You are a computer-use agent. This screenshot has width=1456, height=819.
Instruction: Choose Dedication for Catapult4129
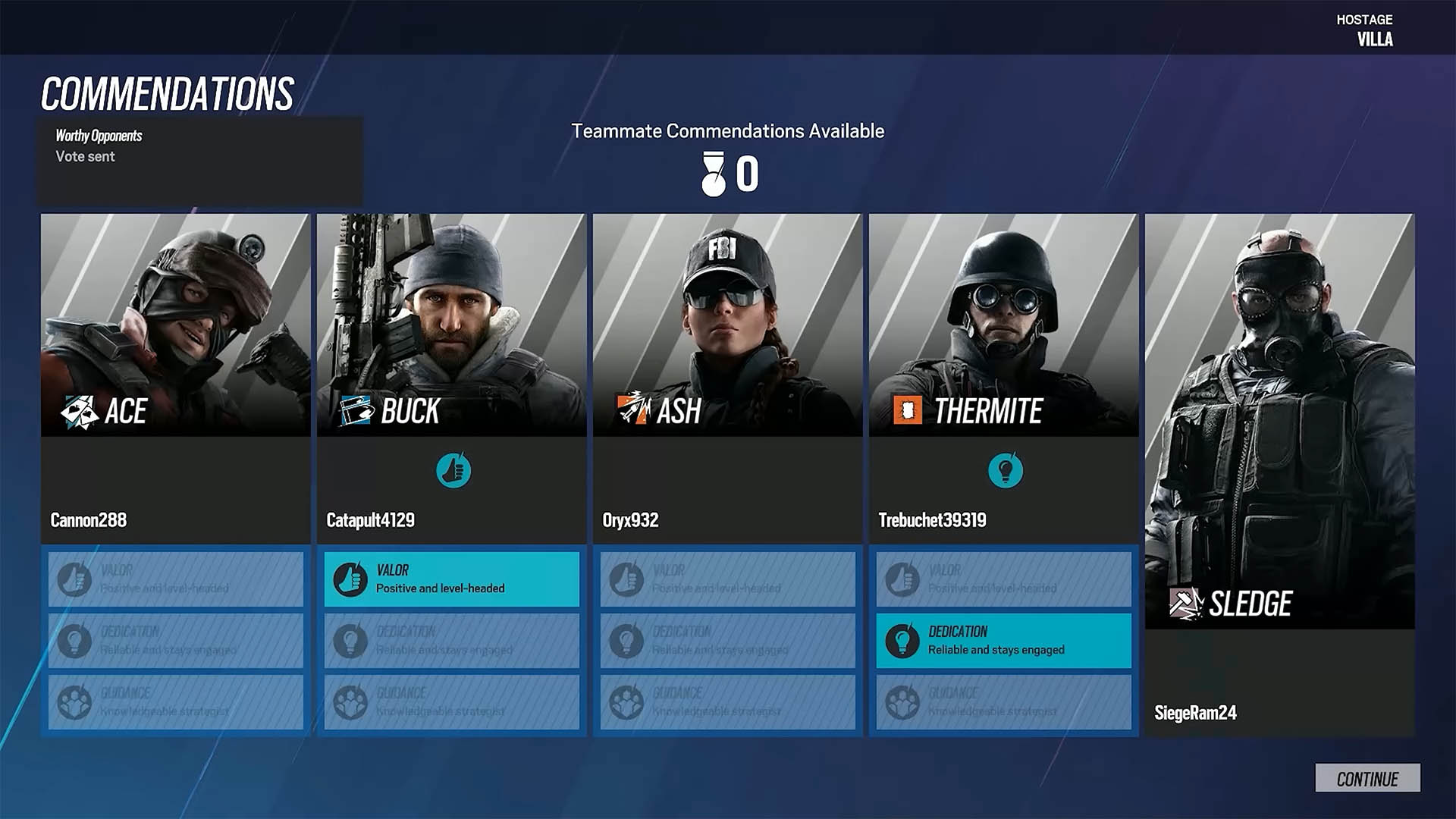(451, 641)
